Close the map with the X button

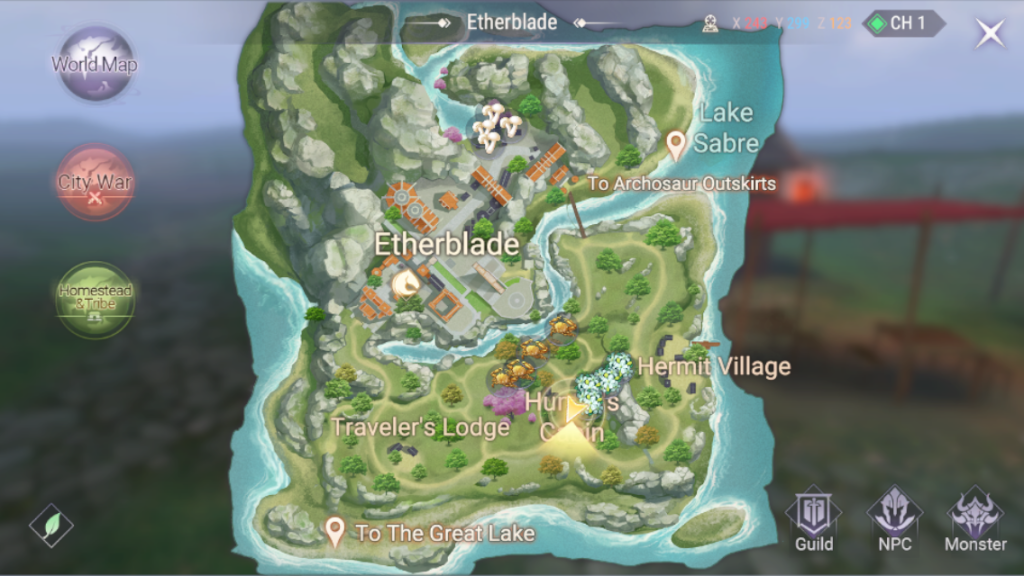pyautogui.click(x=990, y=33)
